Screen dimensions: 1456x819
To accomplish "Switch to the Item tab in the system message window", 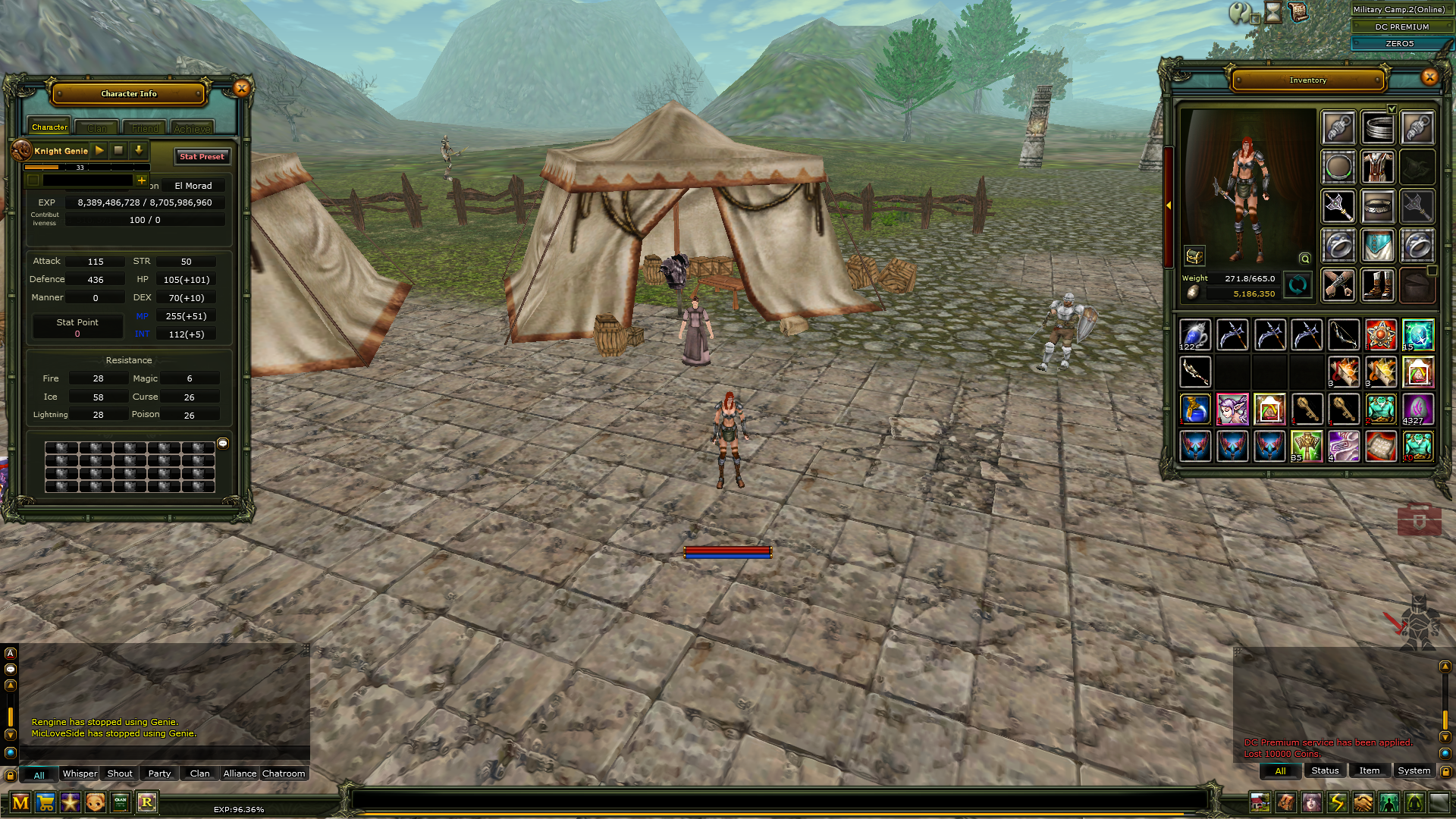I will [1370, 770].
